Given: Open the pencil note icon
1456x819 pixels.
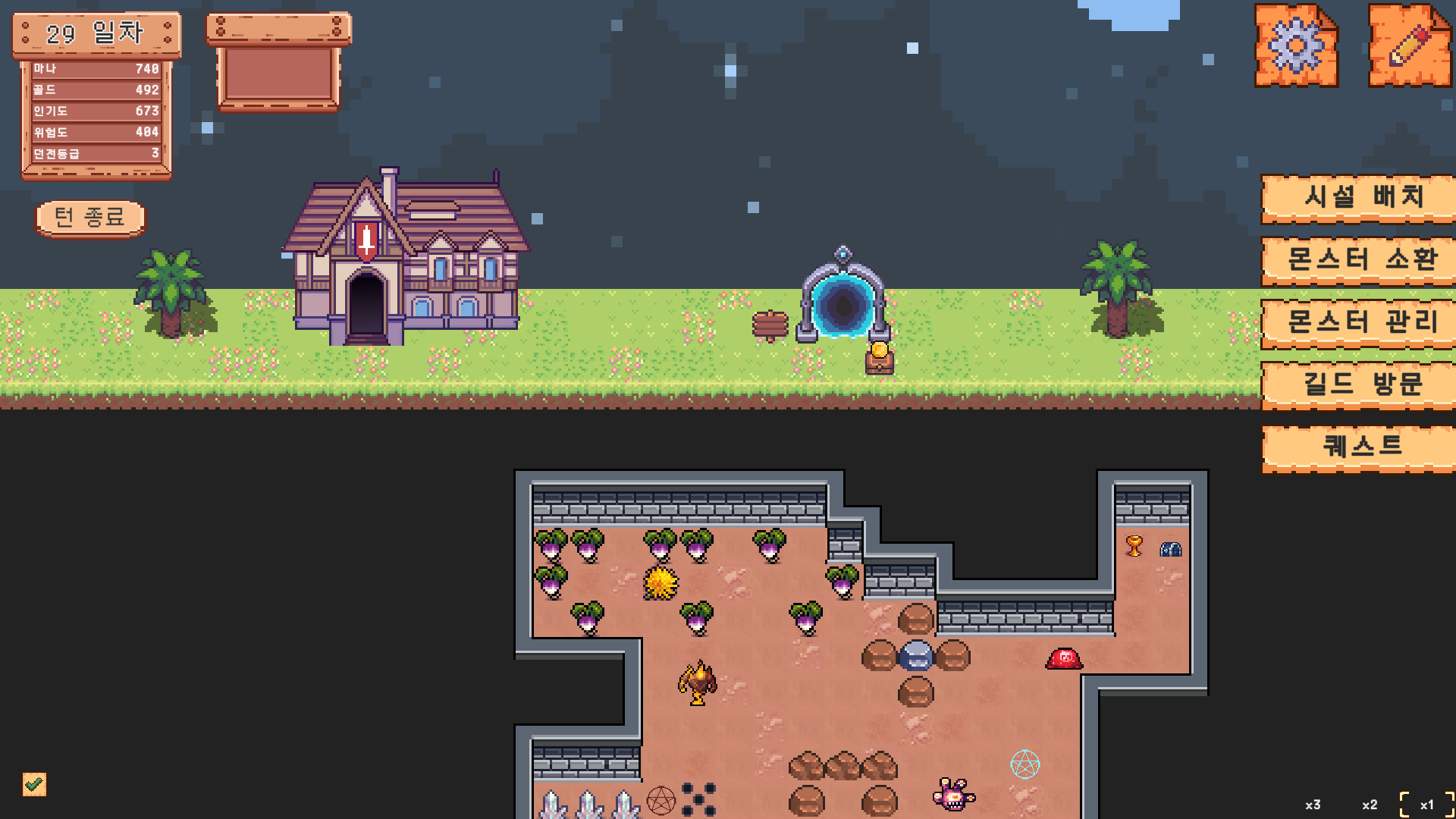Looking at the screenshot, I should pos(1409,46).
